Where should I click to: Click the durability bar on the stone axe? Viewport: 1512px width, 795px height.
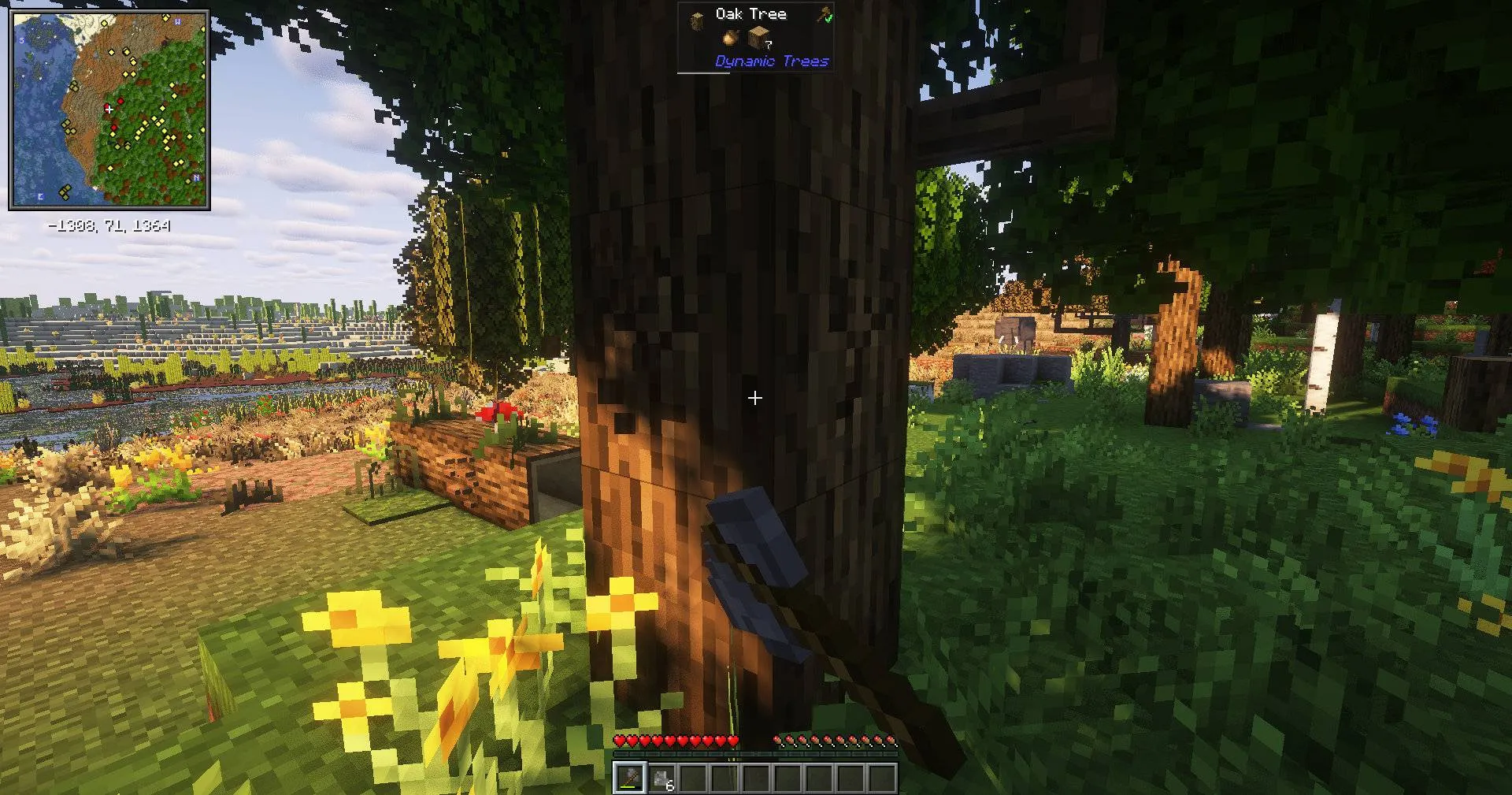[628, 788]
